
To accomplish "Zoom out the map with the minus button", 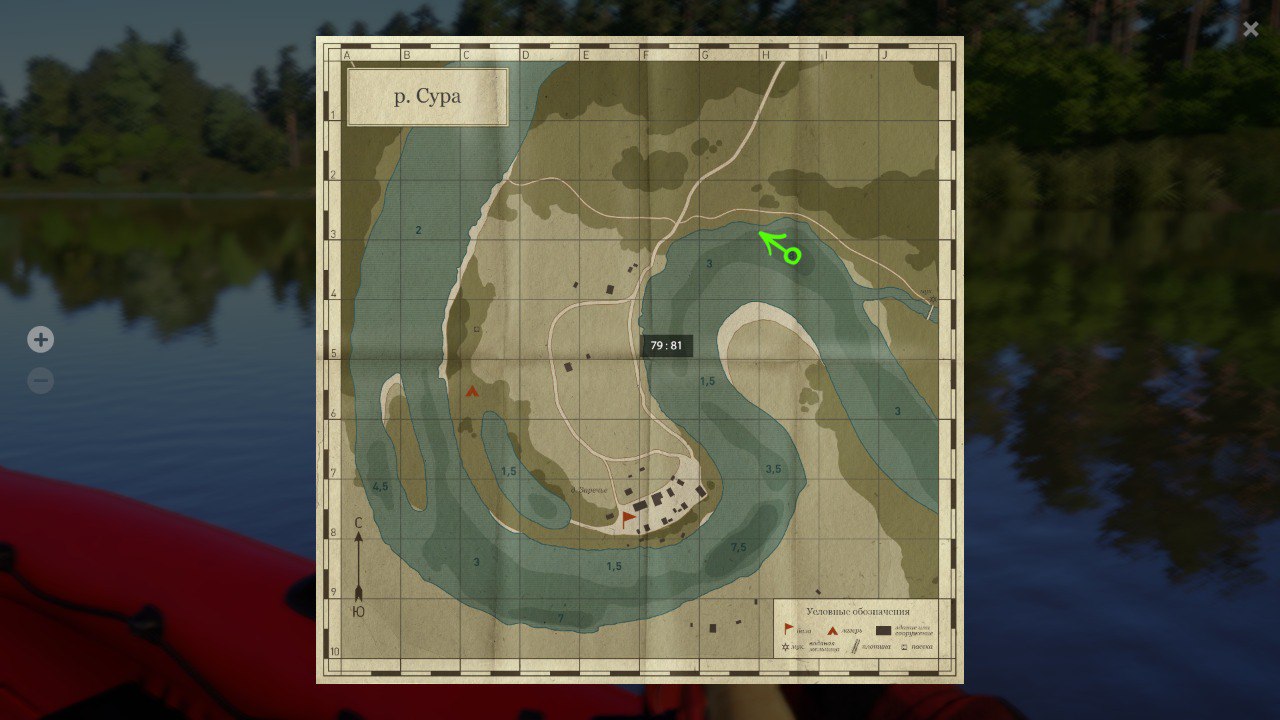I will (x=40, y=381).
